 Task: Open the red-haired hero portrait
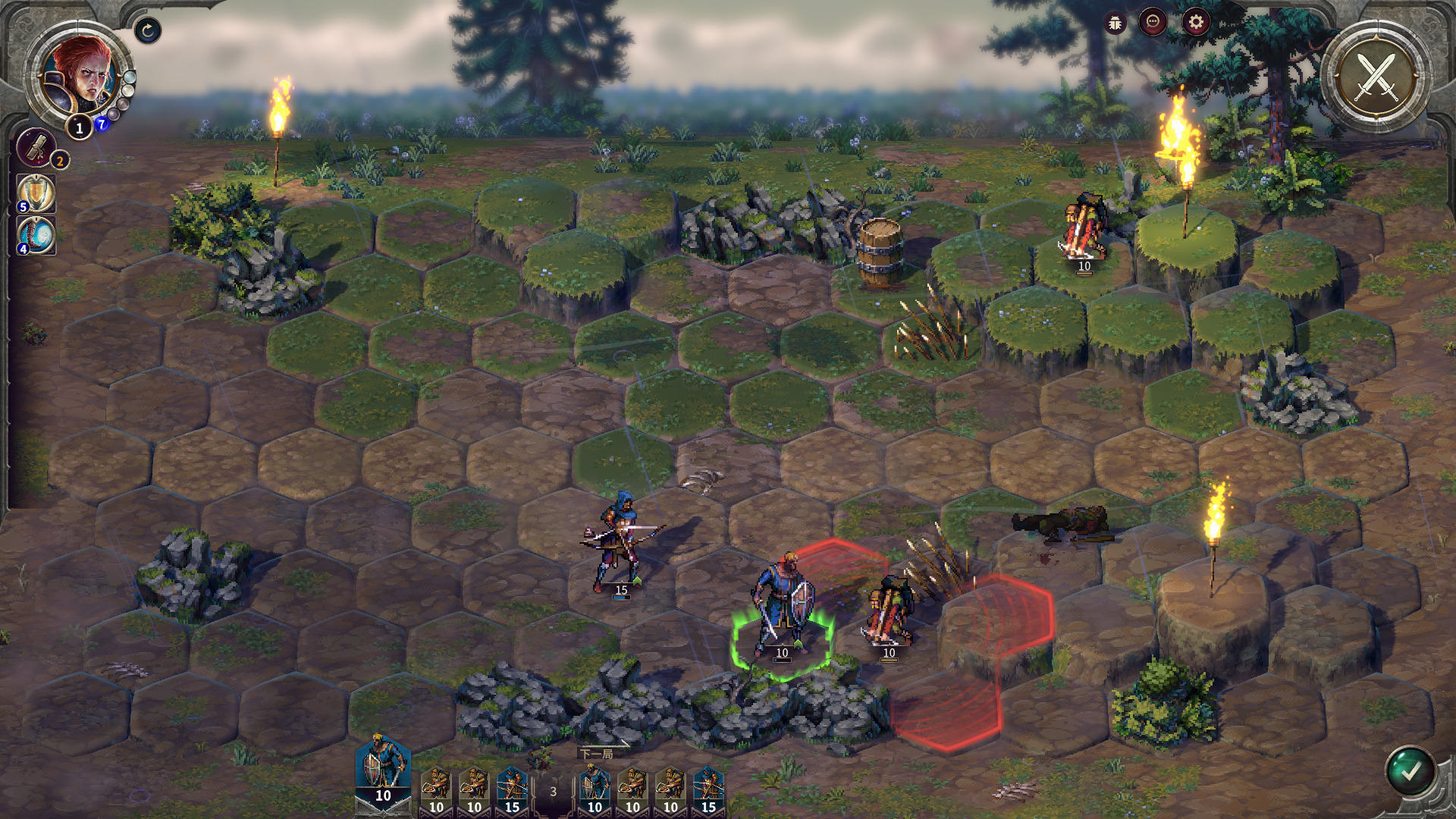coord(78,76)
